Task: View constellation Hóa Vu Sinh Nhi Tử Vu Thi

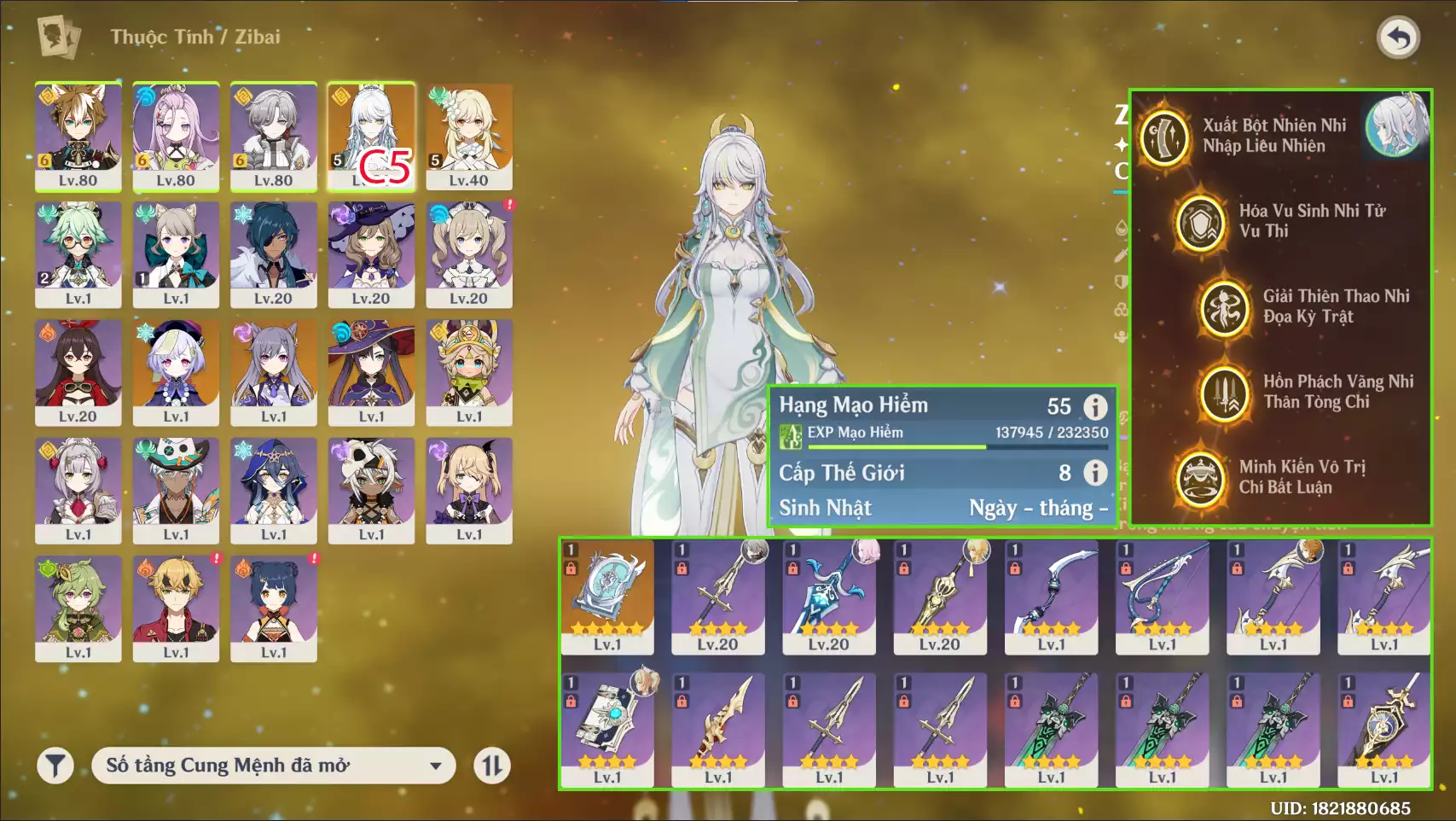Action: (1200, 222)
